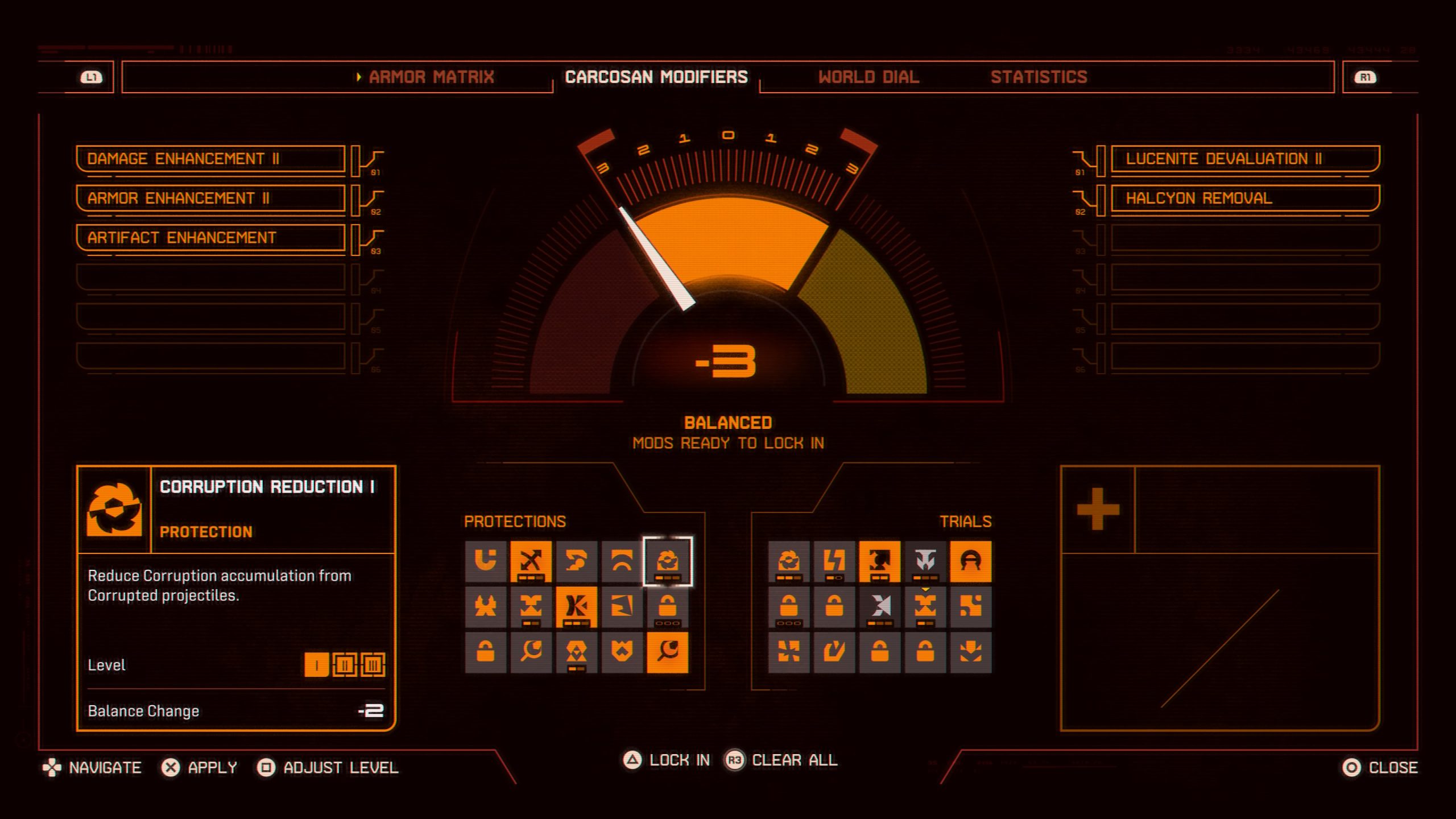Screen dimensions: 1456x819
Task: Select the Carcosan Modifiers tab
Action: click(656, 77)
